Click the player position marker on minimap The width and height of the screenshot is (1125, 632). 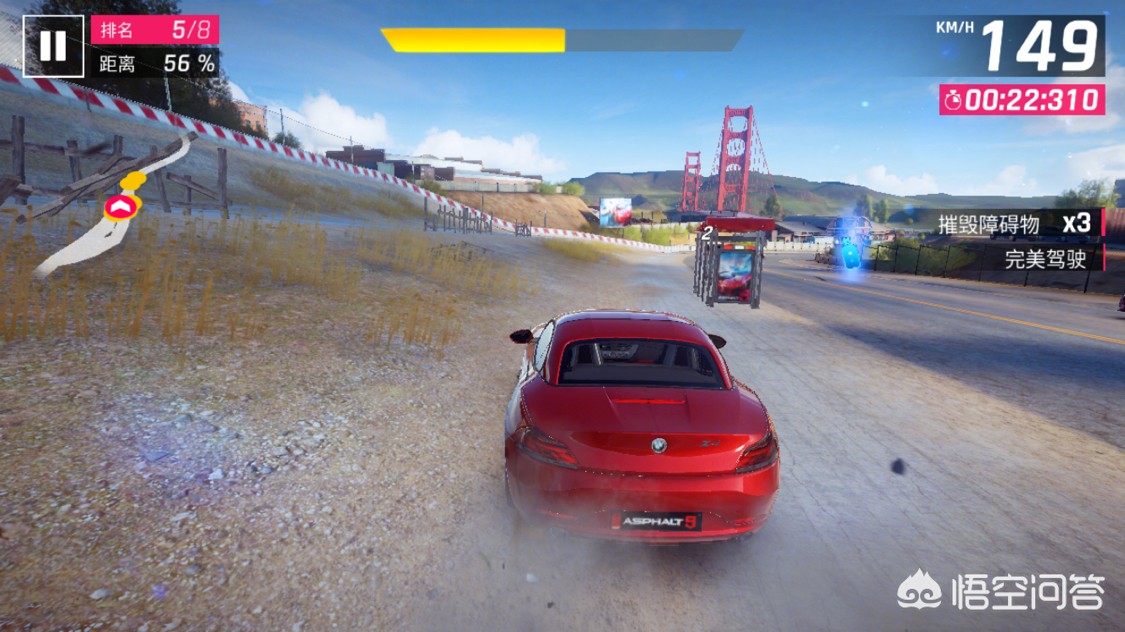[122, 206]
